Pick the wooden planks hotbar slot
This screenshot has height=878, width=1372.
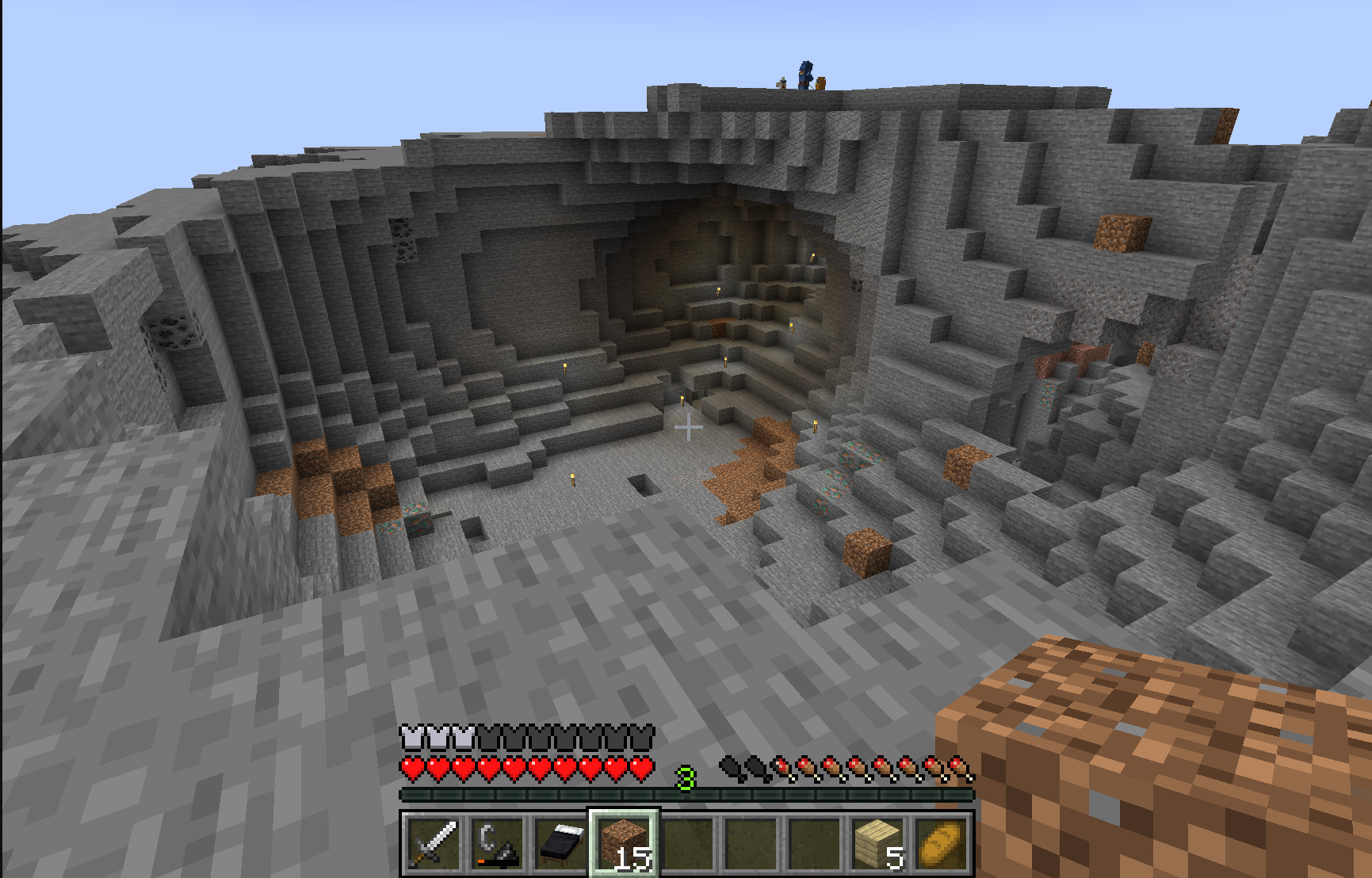click(880, 843)
